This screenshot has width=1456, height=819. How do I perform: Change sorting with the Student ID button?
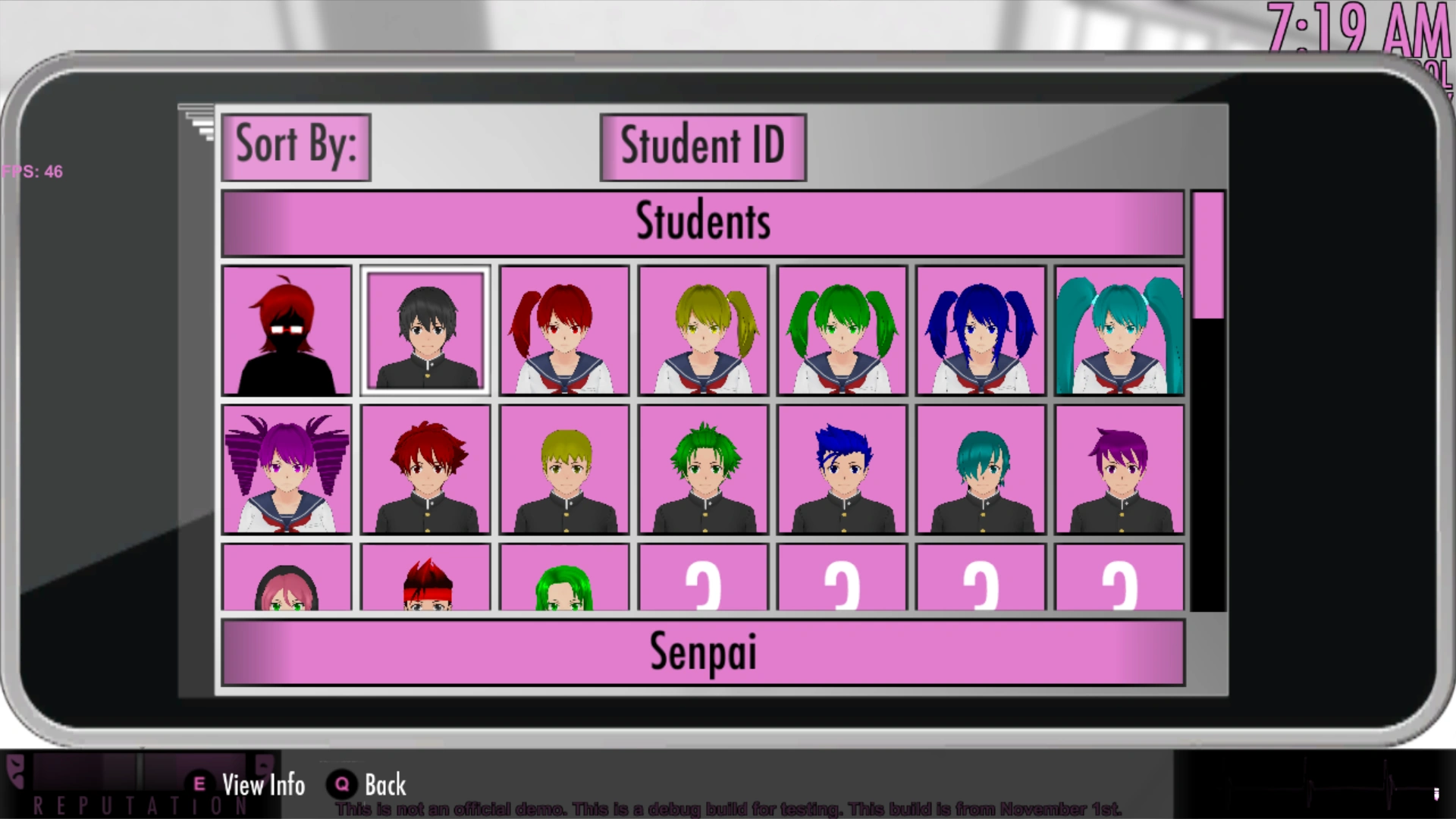tap(702, 147)
